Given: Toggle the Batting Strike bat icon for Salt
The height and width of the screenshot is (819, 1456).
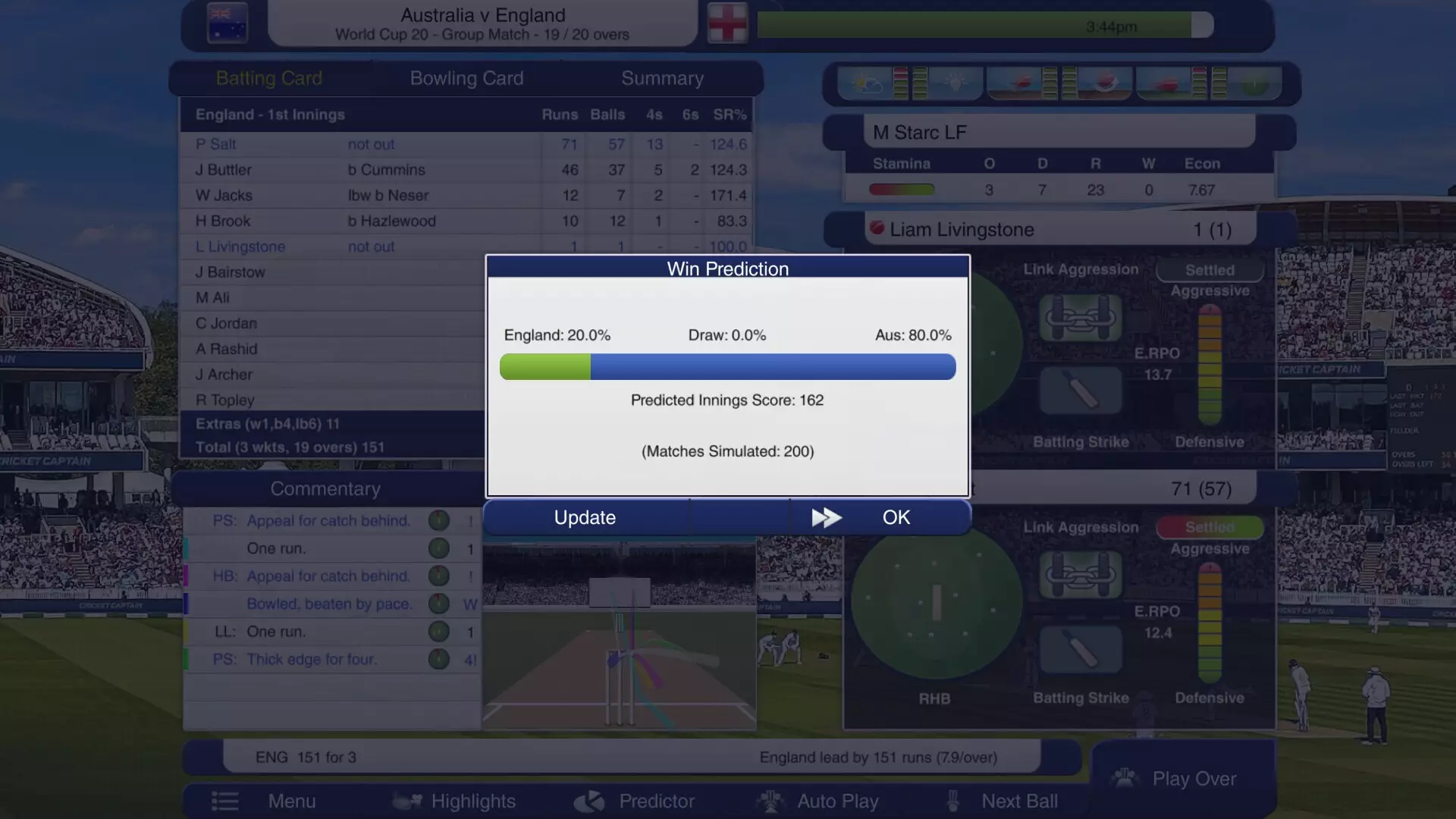Looking at the screenshot, I should click(1080, 650).
